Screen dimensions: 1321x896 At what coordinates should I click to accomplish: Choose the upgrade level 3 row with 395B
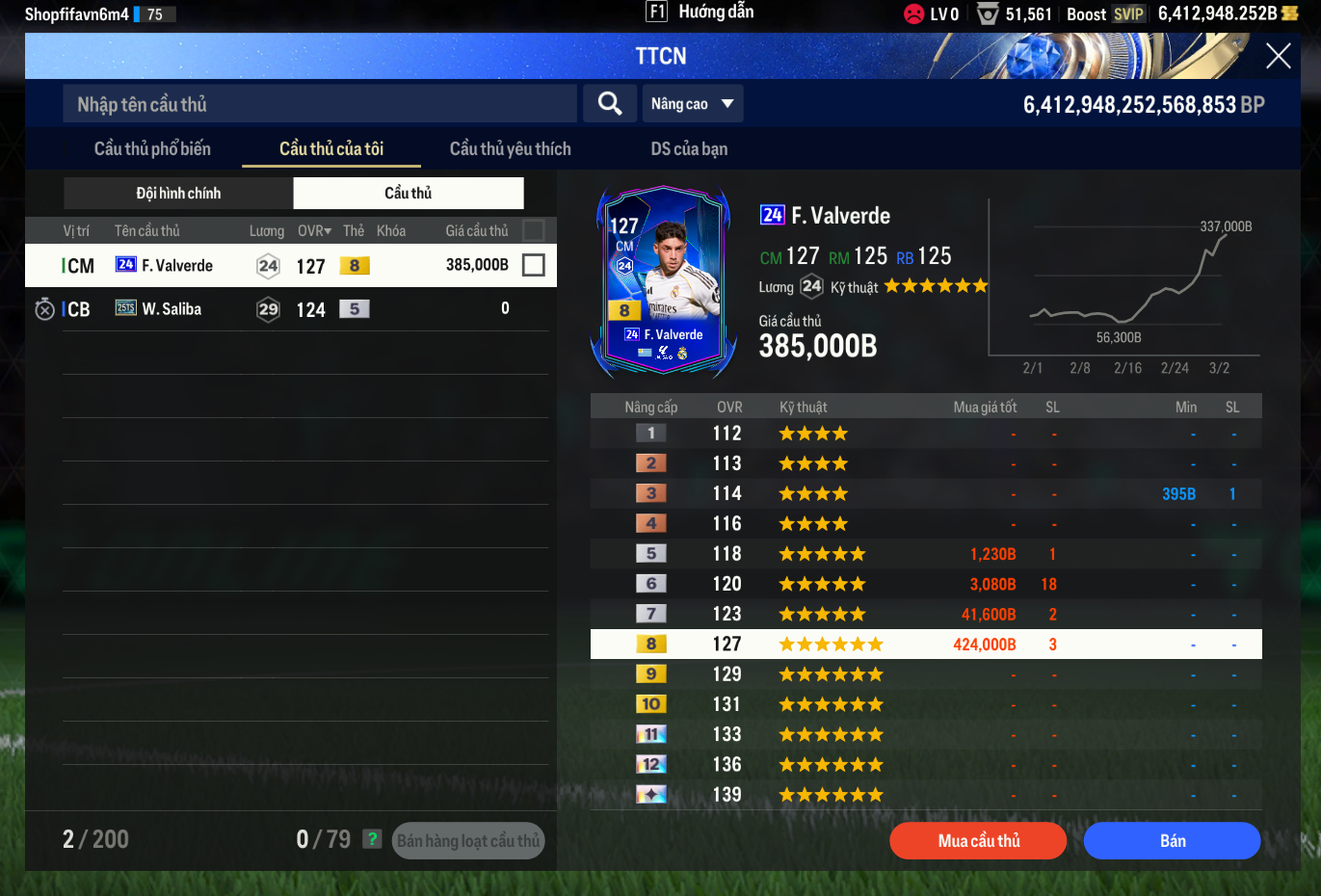click(x=925, y=493)
